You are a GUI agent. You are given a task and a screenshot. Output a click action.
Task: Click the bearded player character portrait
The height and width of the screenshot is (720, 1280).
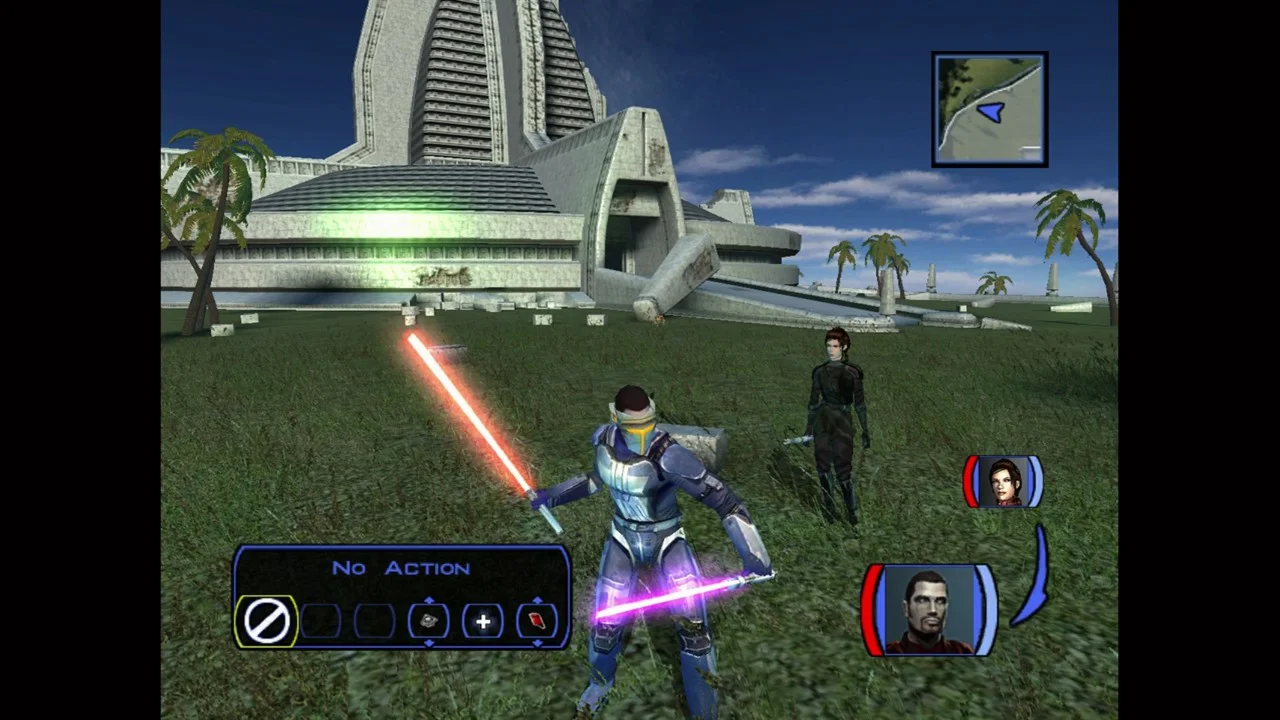929,610
